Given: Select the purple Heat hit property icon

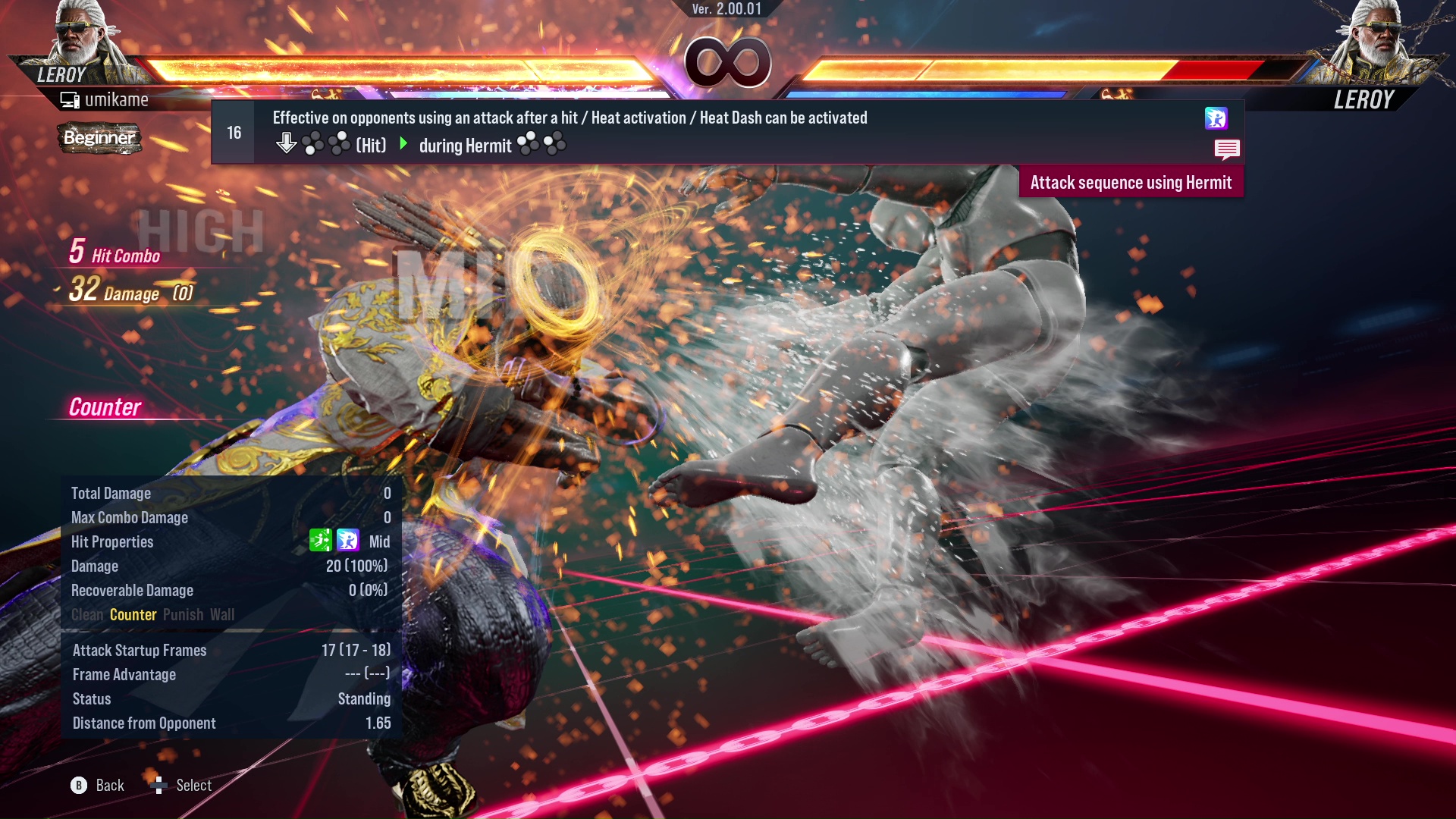Looking at the screenshot, I should [347, 541].
